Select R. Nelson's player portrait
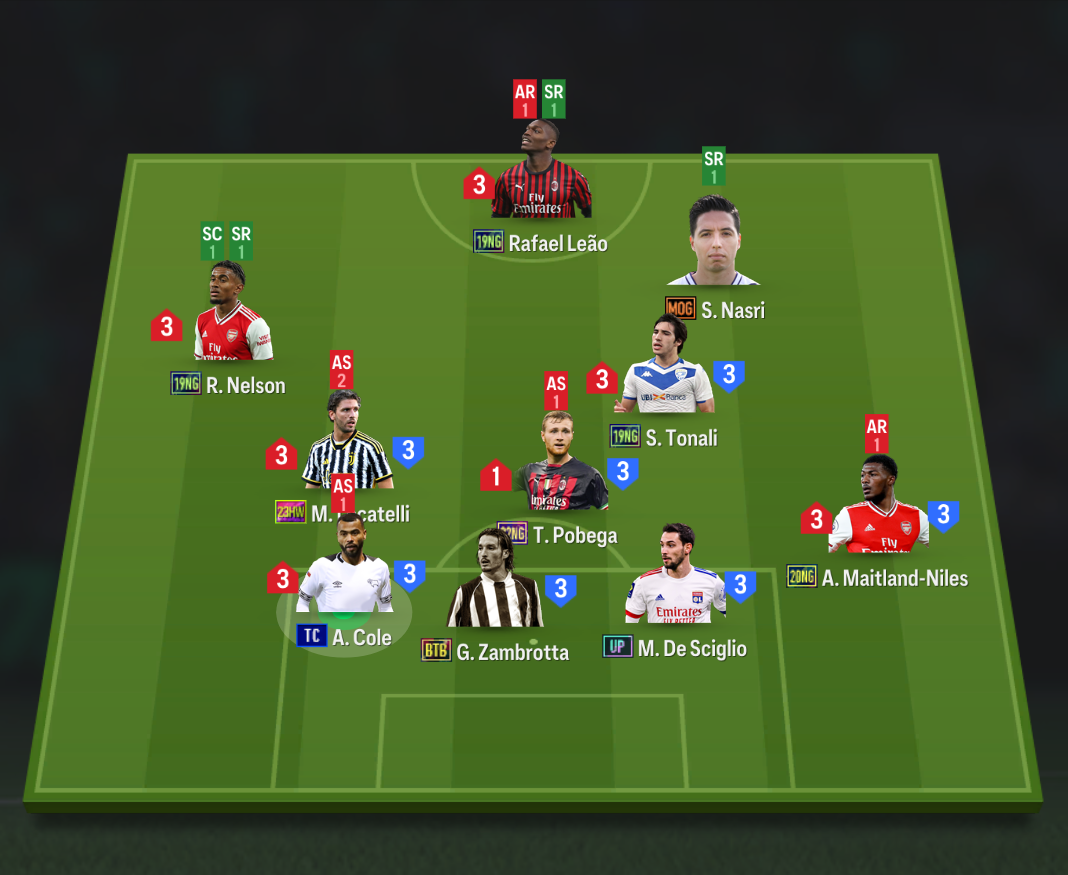The height and width of the screenshot is (875, 1068). click(x=233, y=315)
